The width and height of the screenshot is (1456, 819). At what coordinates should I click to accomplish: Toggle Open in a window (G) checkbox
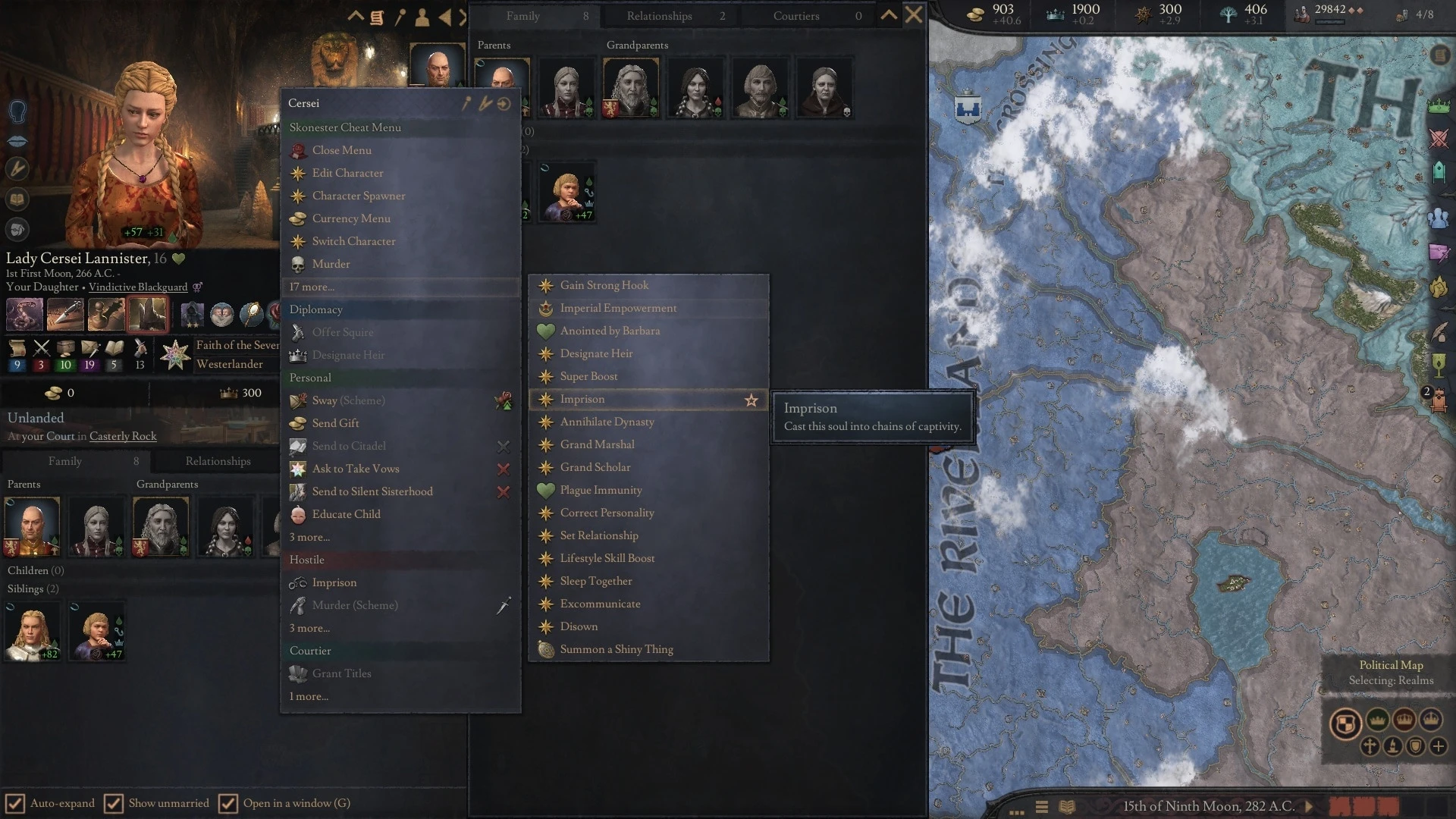tap(227, 803)
